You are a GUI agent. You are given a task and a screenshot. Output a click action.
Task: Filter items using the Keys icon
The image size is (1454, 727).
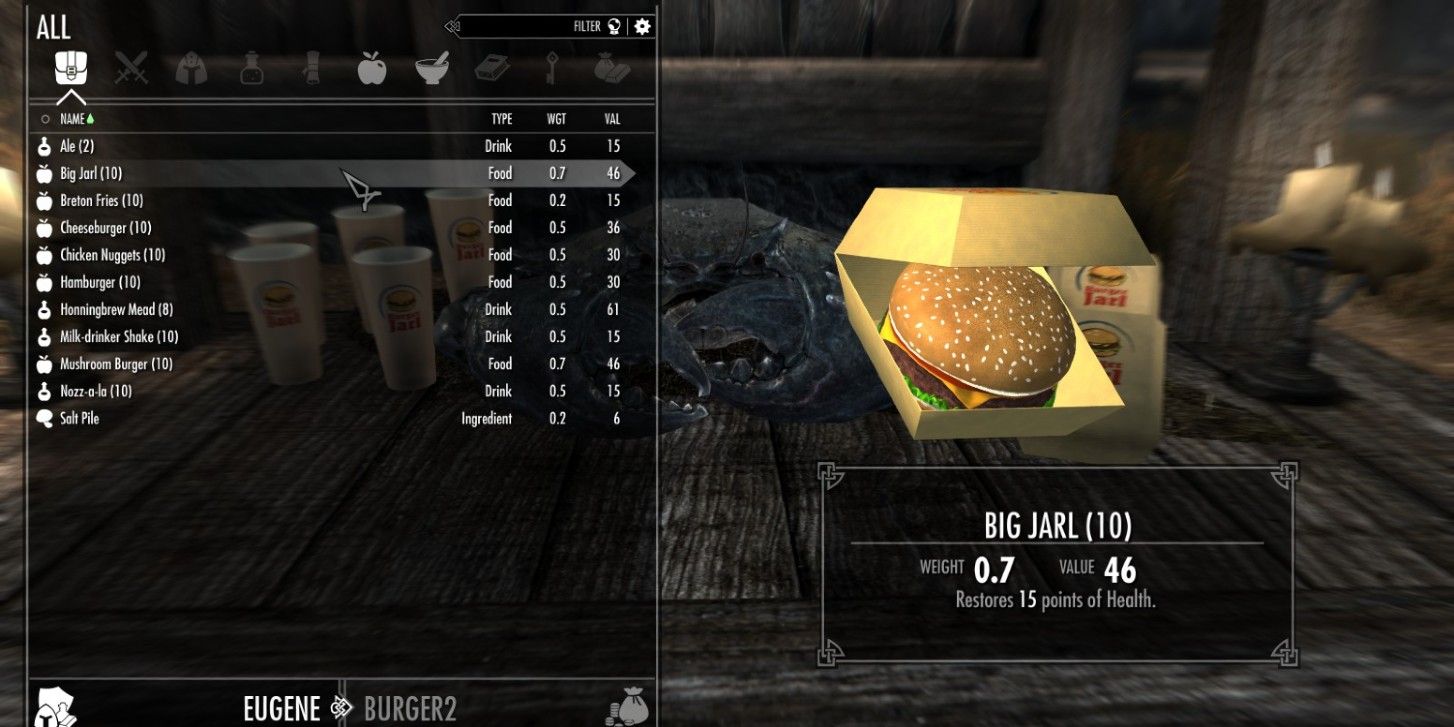tap(552, 68)
